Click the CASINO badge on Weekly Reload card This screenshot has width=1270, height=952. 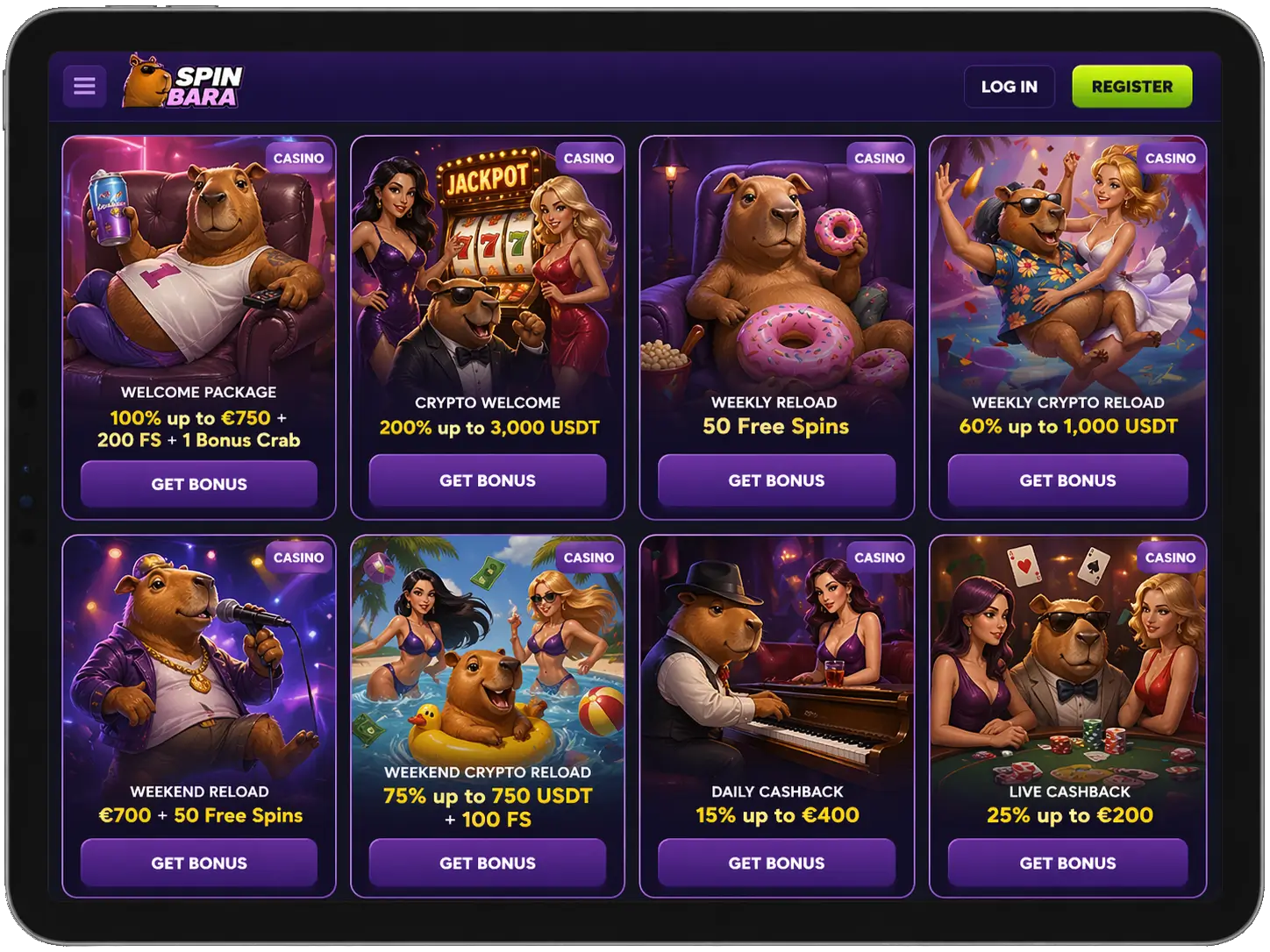point(878,159)
